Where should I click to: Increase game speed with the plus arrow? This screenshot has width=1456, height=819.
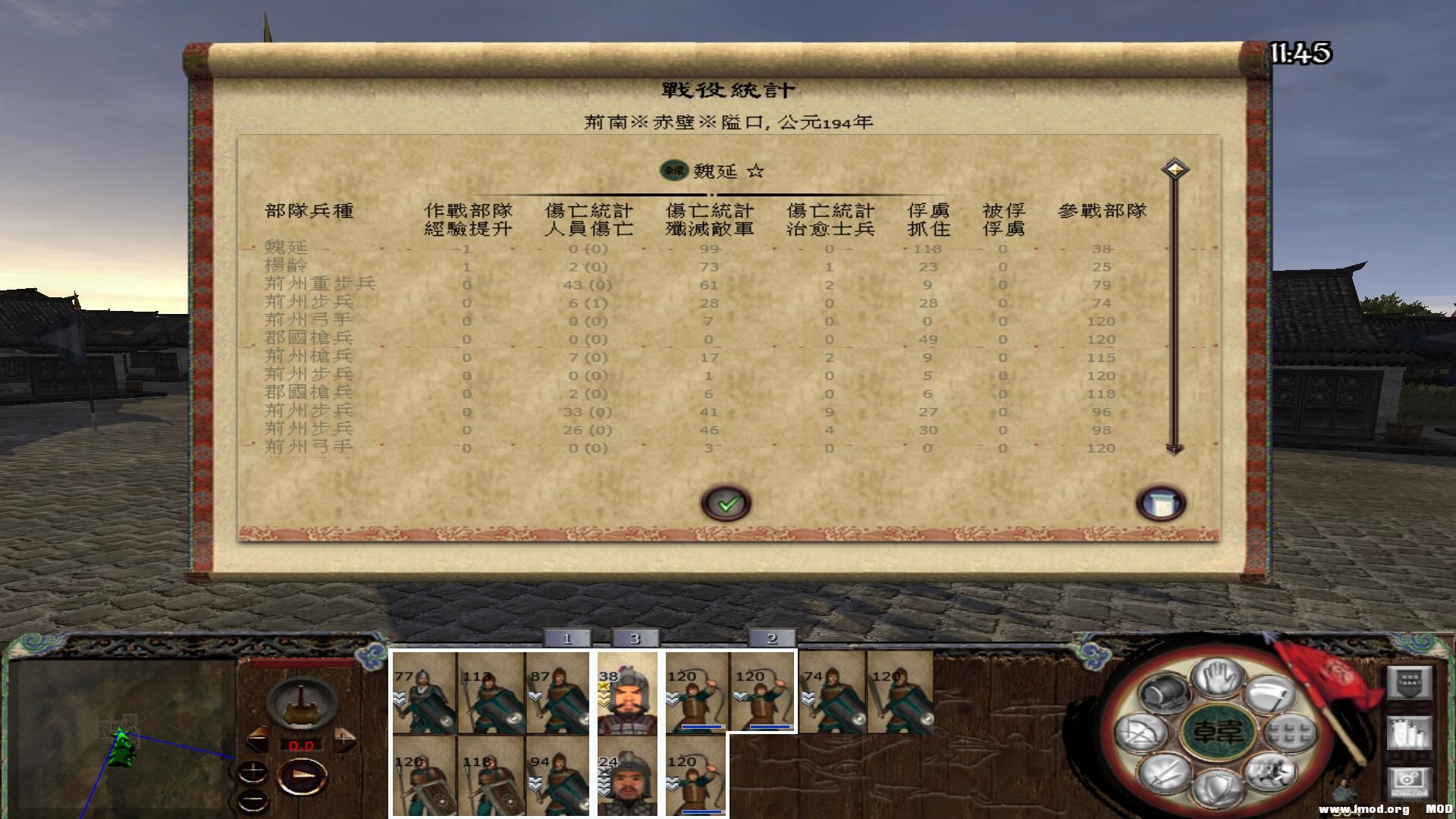(x=343, y=739)
